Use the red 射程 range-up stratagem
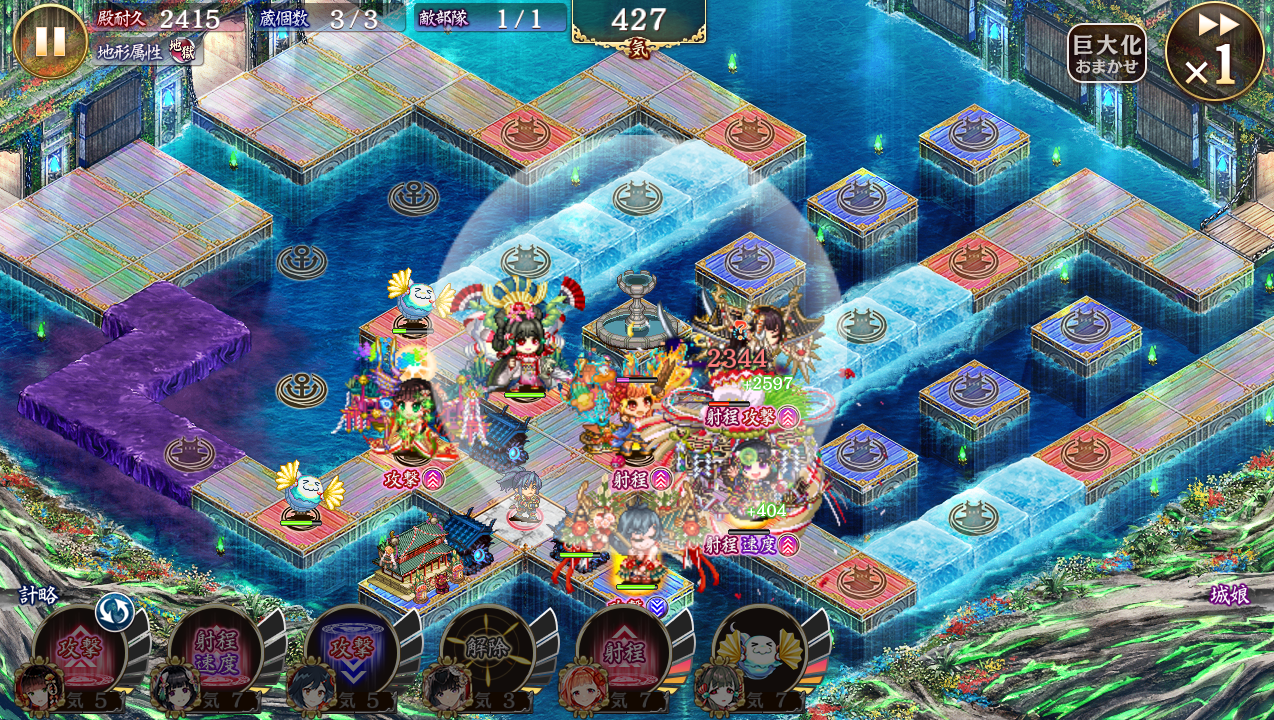Screen dimensions: 1274x720 click(623, 651)
